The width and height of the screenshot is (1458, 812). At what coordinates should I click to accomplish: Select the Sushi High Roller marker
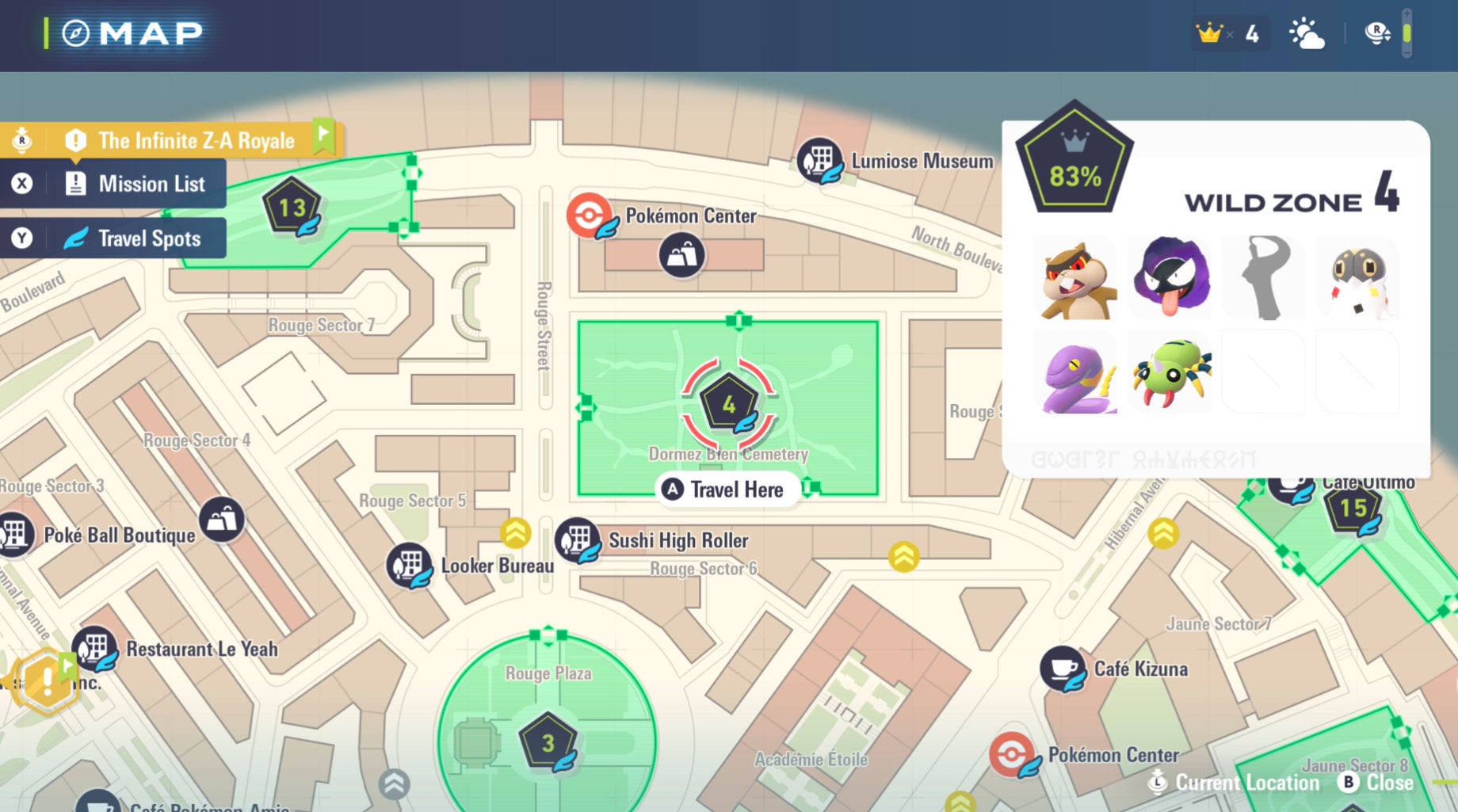578,540
